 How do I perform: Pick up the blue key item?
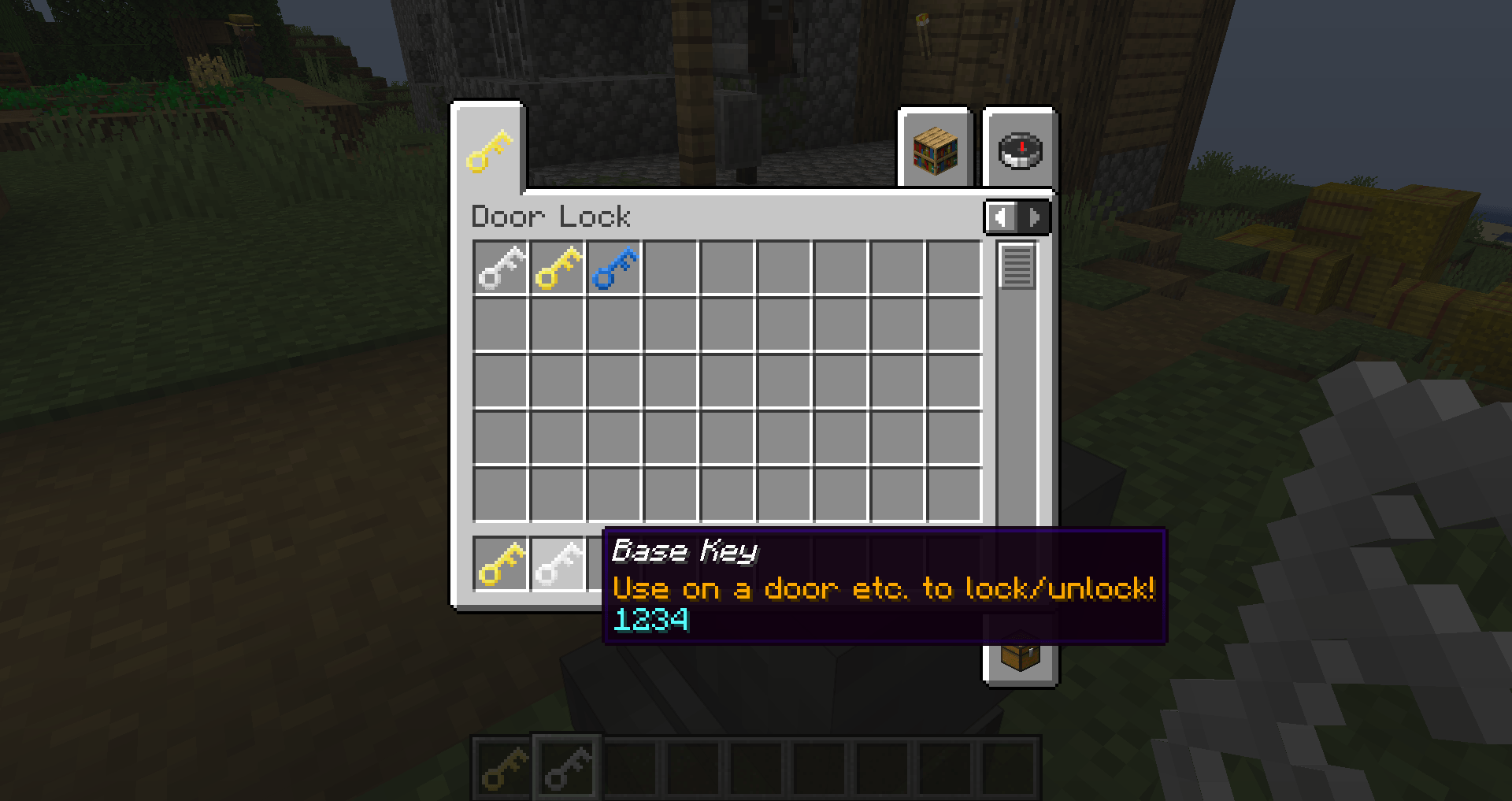[x=614, y=268]
